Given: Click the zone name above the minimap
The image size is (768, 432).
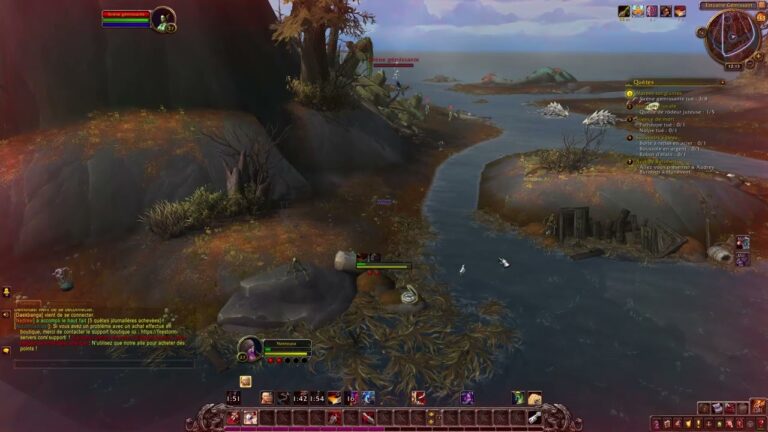Looking at the screenshot, I should point(725,5).
